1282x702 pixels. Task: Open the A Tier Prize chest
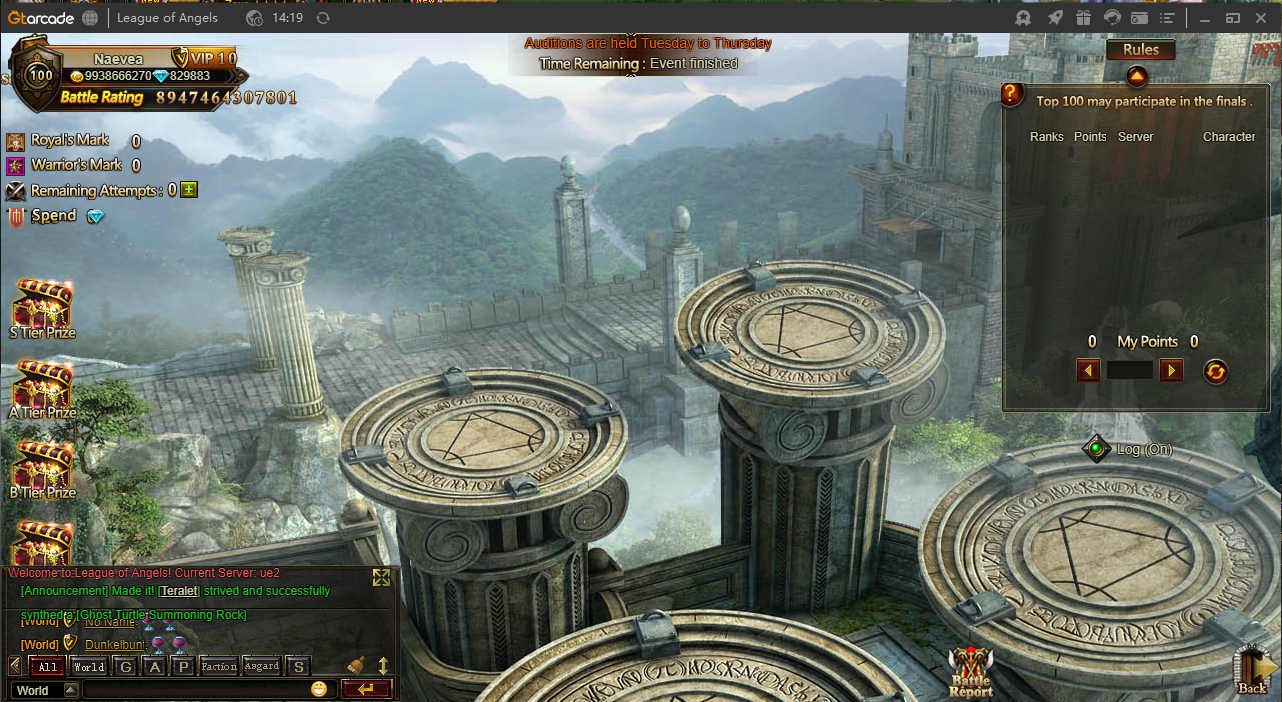coord(42,387)
